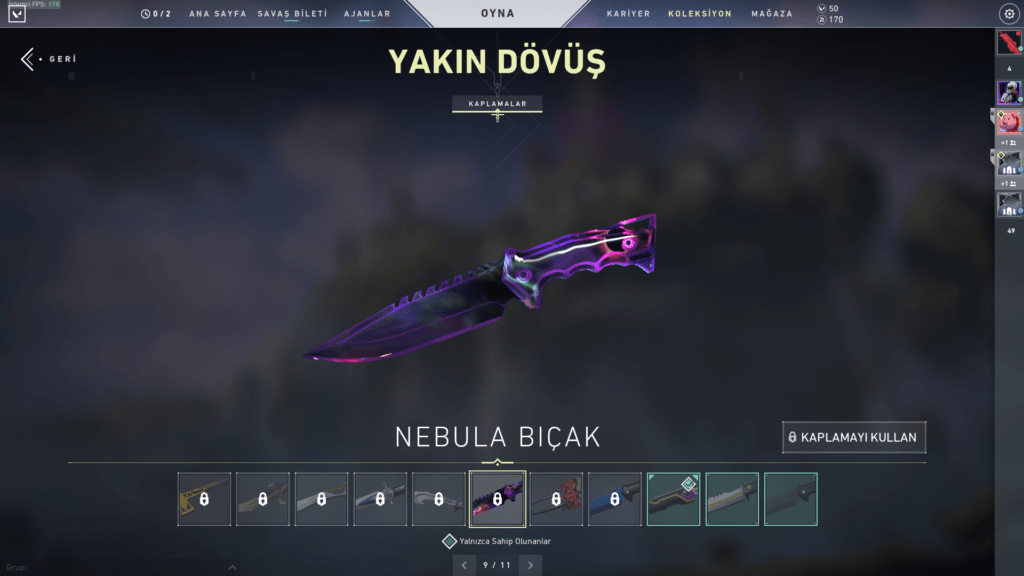Viewport: 1024px width, 576px height.
Task: Expand the top-left dropdown arrow menu
Action: 17,14
